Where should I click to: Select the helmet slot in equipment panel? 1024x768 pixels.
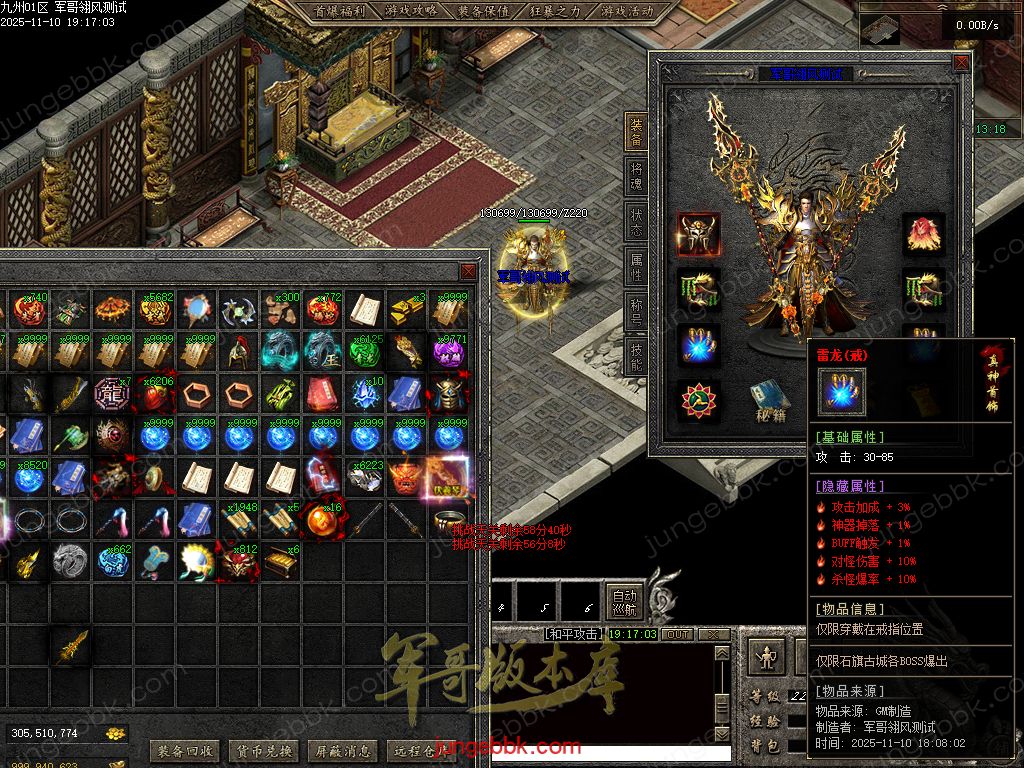pos(697,234)
